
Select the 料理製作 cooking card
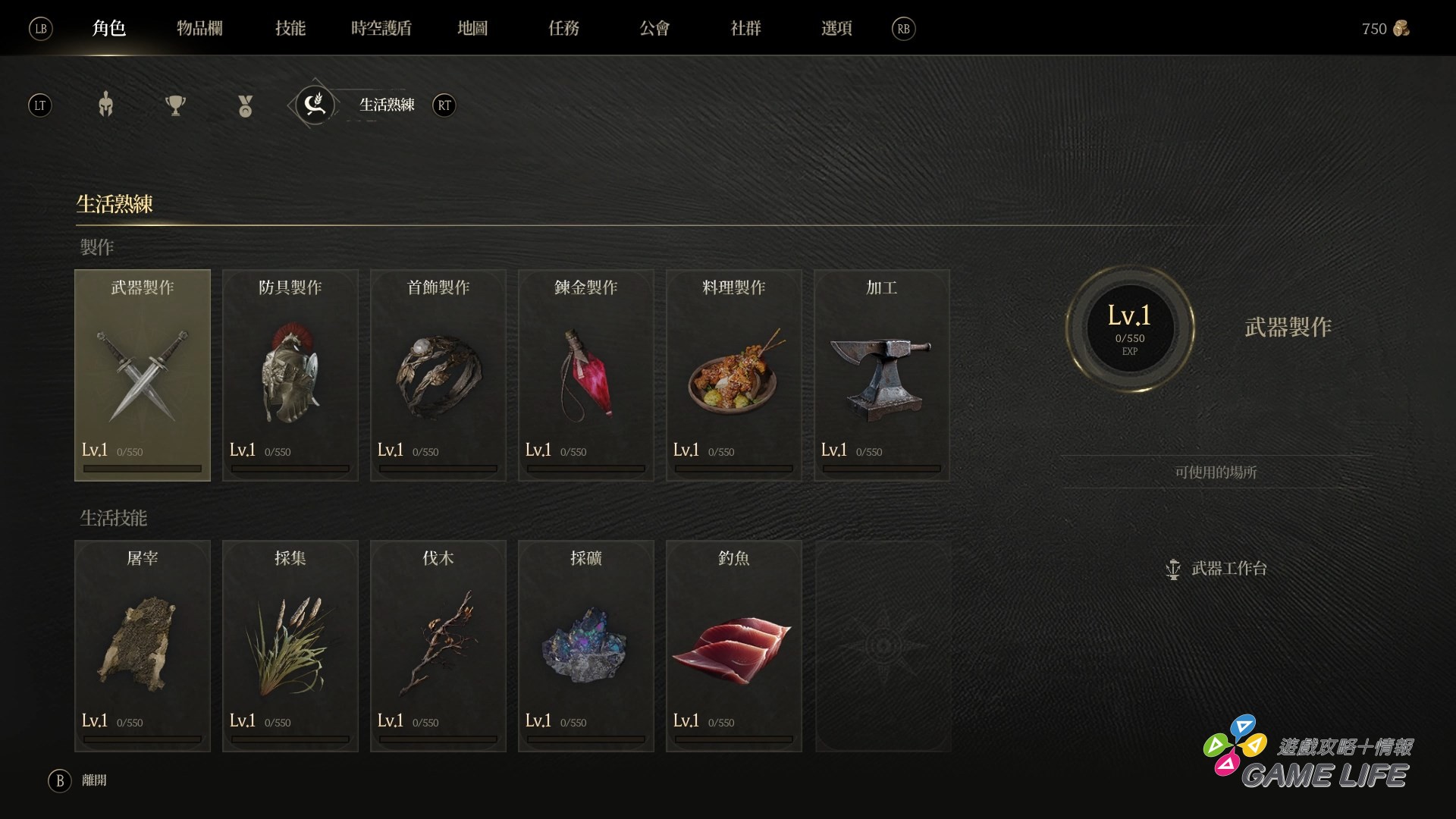tap(734, 375)
